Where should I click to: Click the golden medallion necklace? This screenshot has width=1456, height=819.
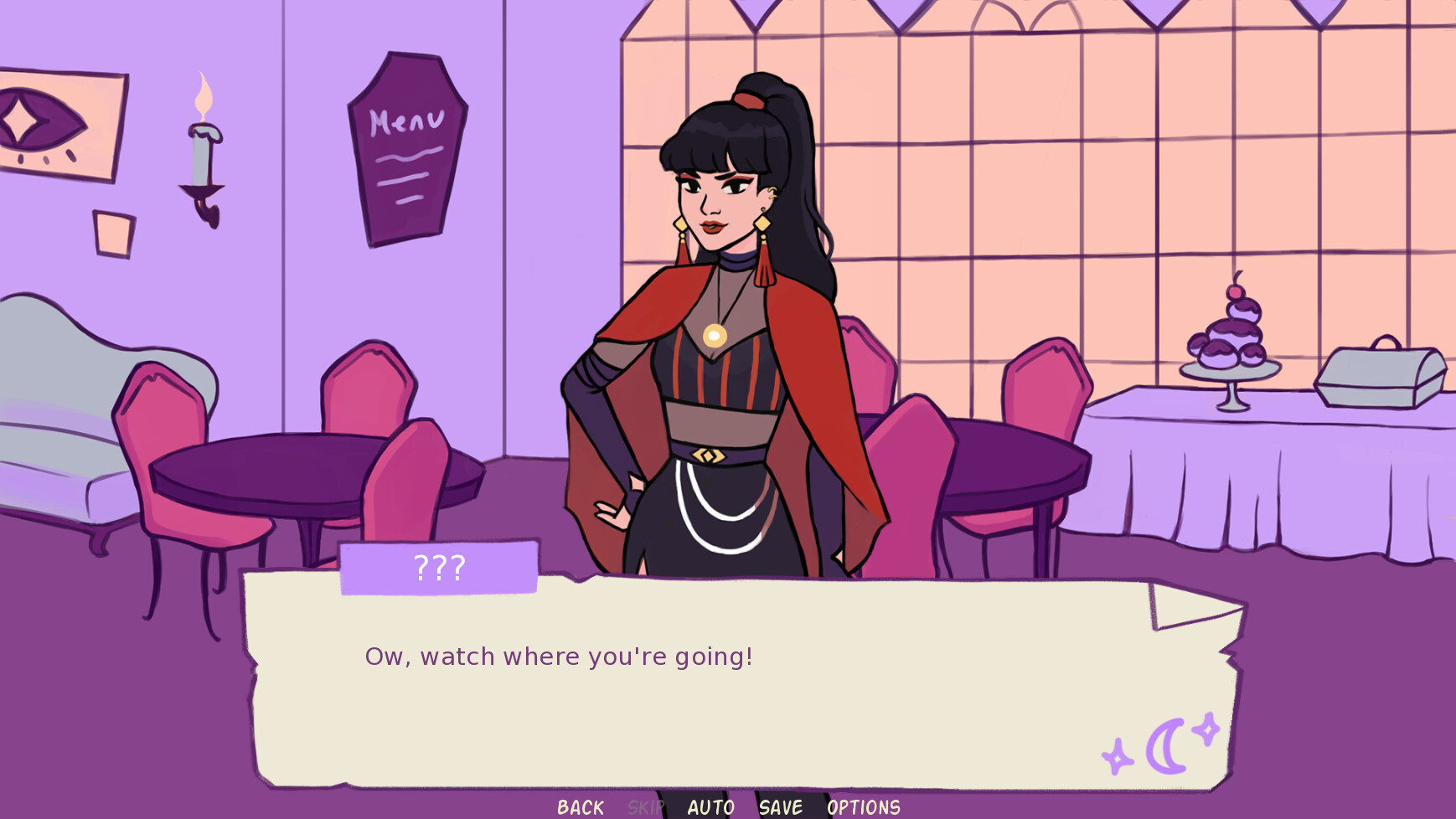point(713,334)
